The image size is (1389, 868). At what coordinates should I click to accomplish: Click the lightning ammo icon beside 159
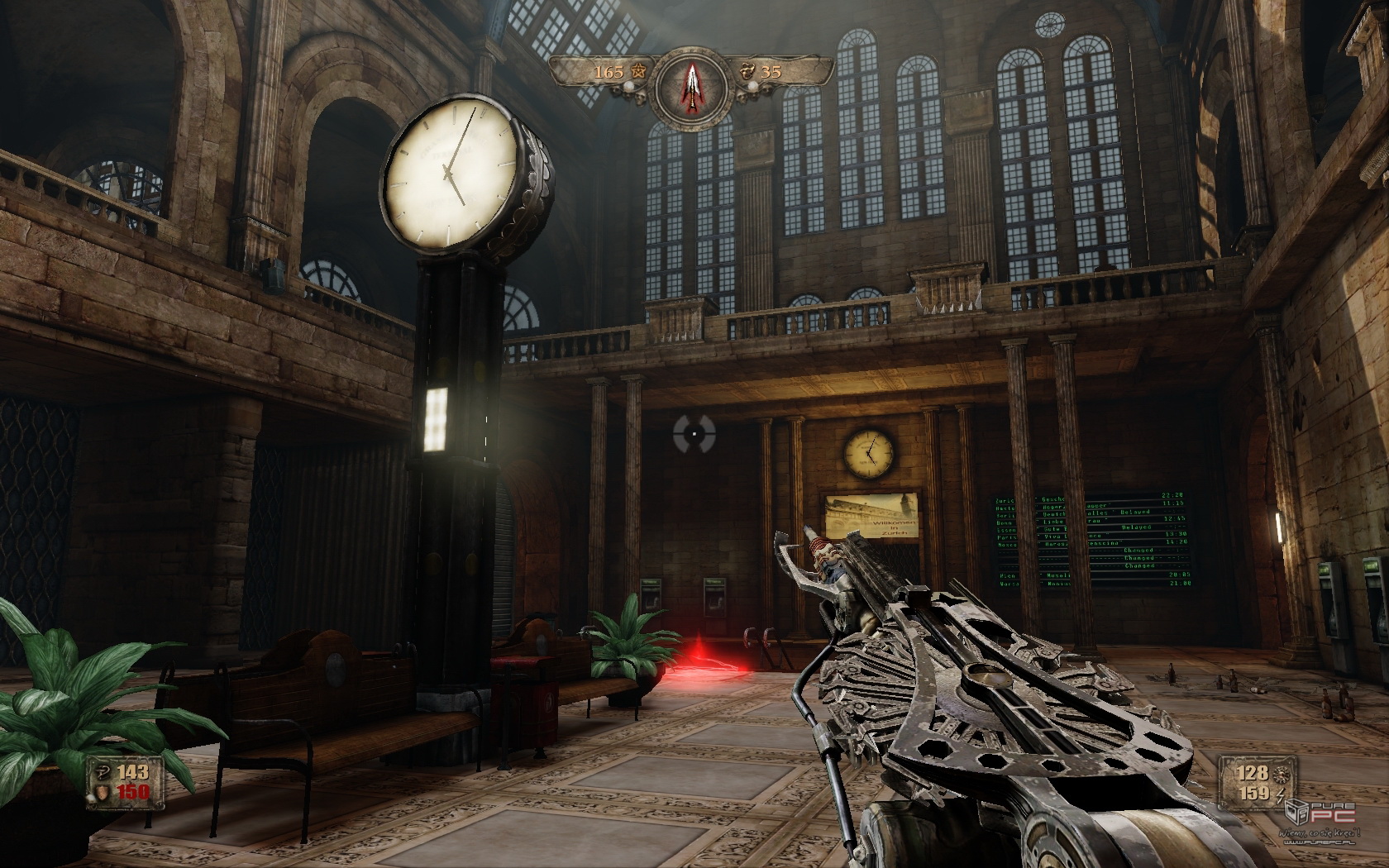pos(1282,795)
